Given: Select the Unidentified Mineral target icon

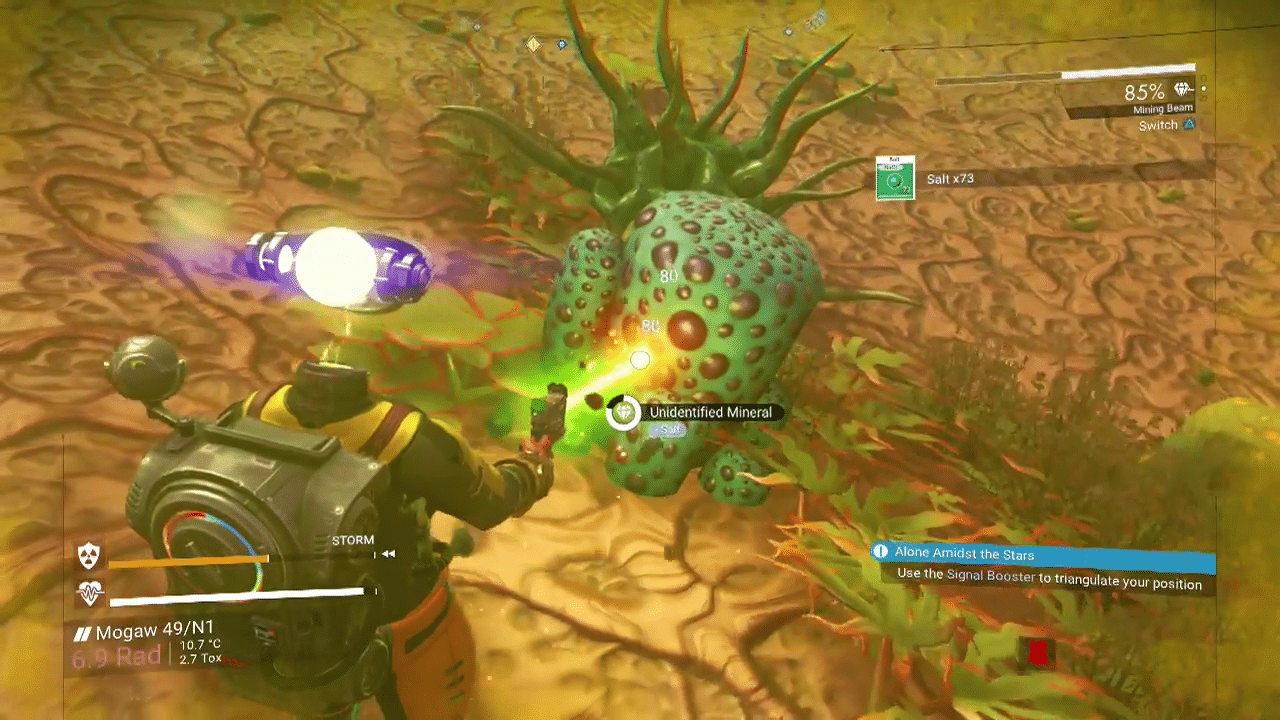Looking at the screenshot, I should point(624,412).
